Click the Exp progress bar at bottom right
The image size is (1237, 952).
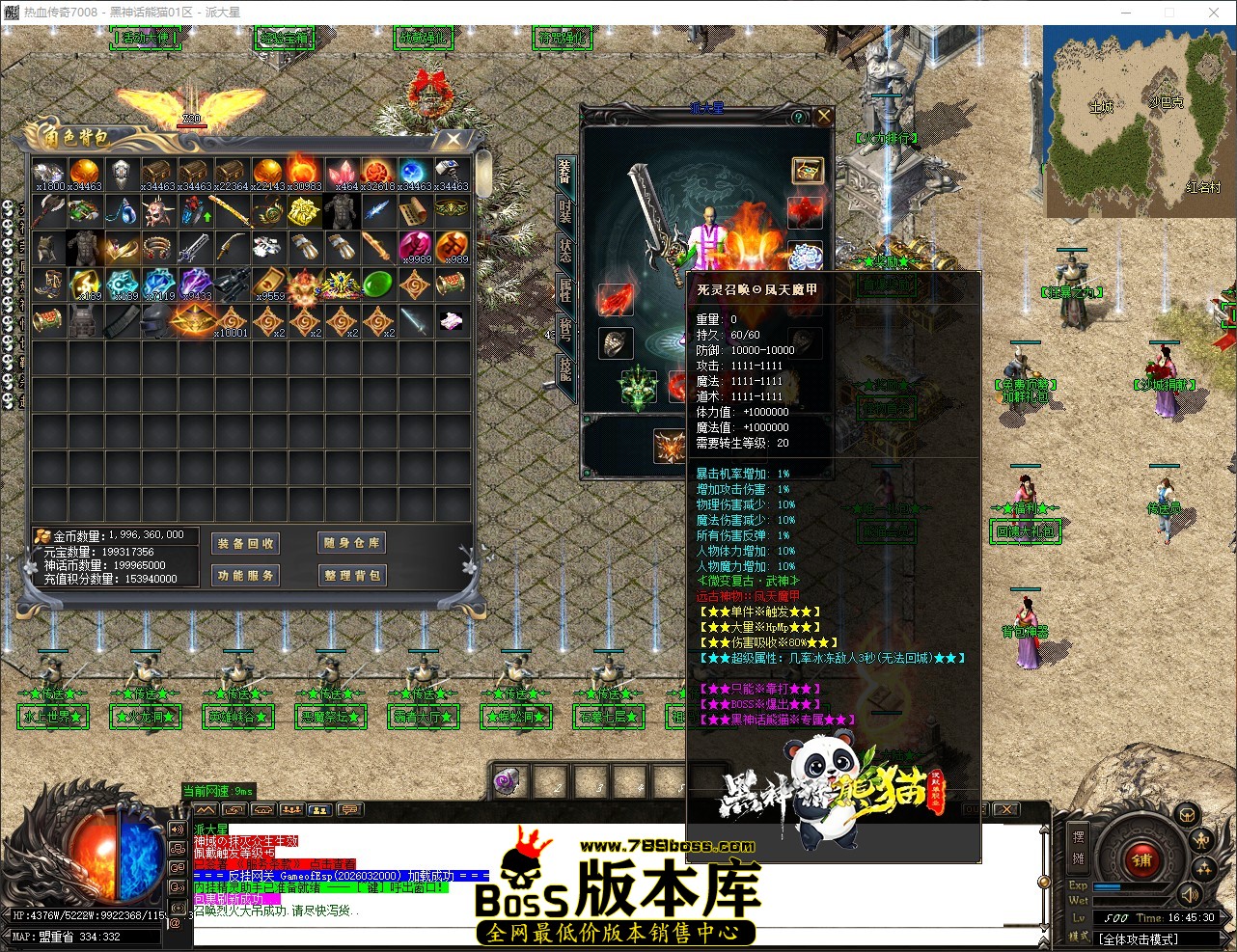1129,886
